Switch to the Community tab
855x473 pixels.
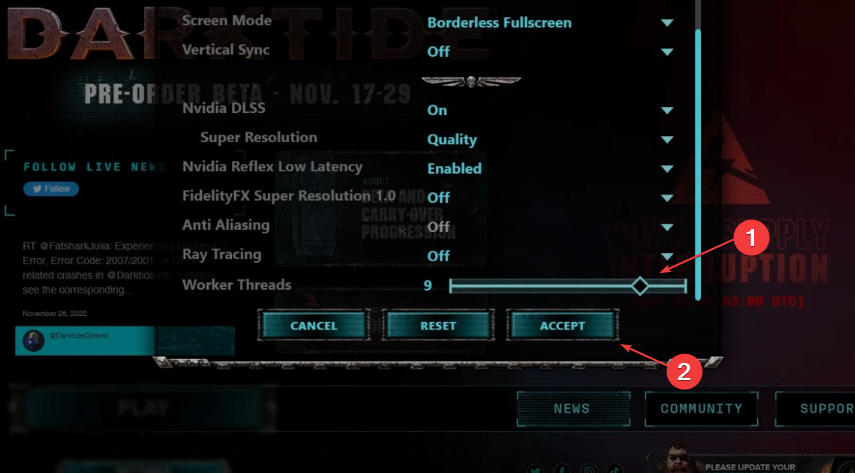(700, 408)
